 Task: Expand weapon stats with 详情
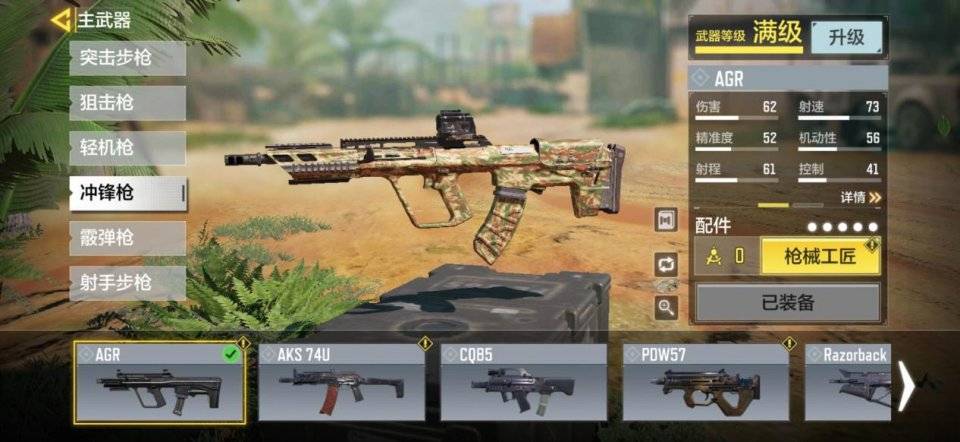861,197
